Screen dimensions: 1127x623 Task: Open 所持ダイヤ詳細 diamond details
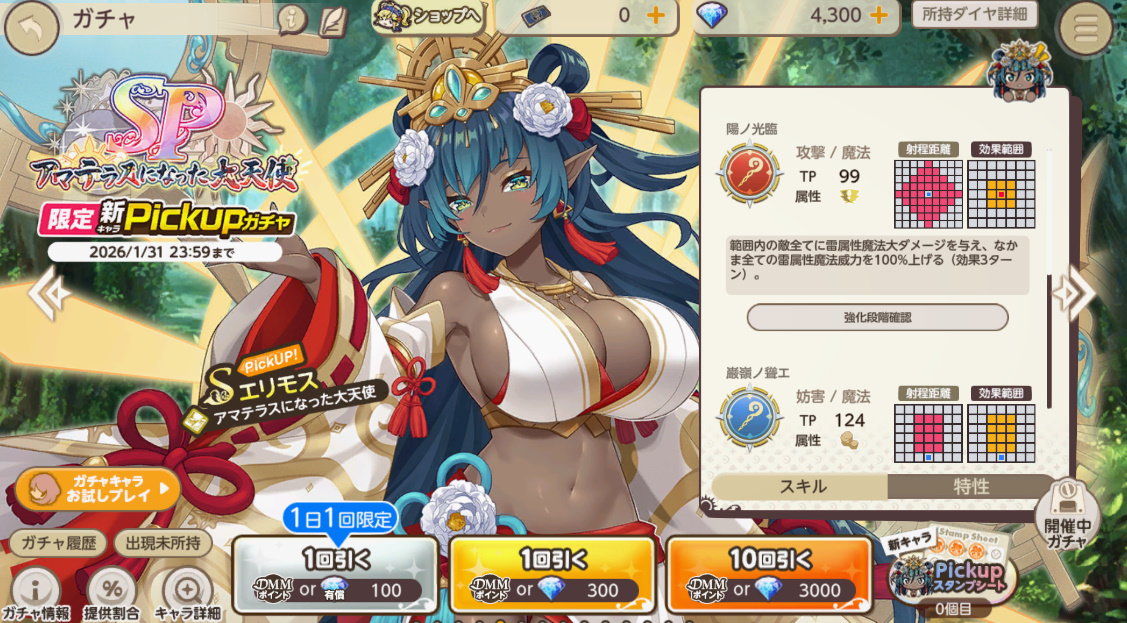tap(974, 15)
